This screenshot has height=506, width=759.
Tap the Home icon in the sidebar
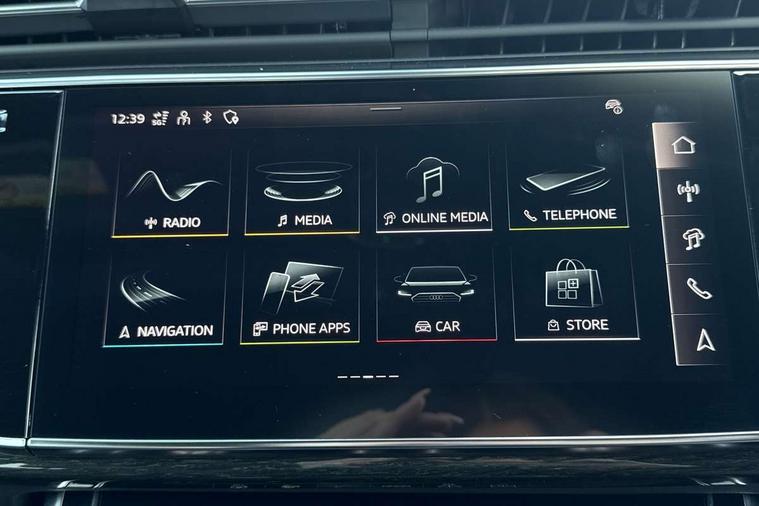click(x=684, y=145)
